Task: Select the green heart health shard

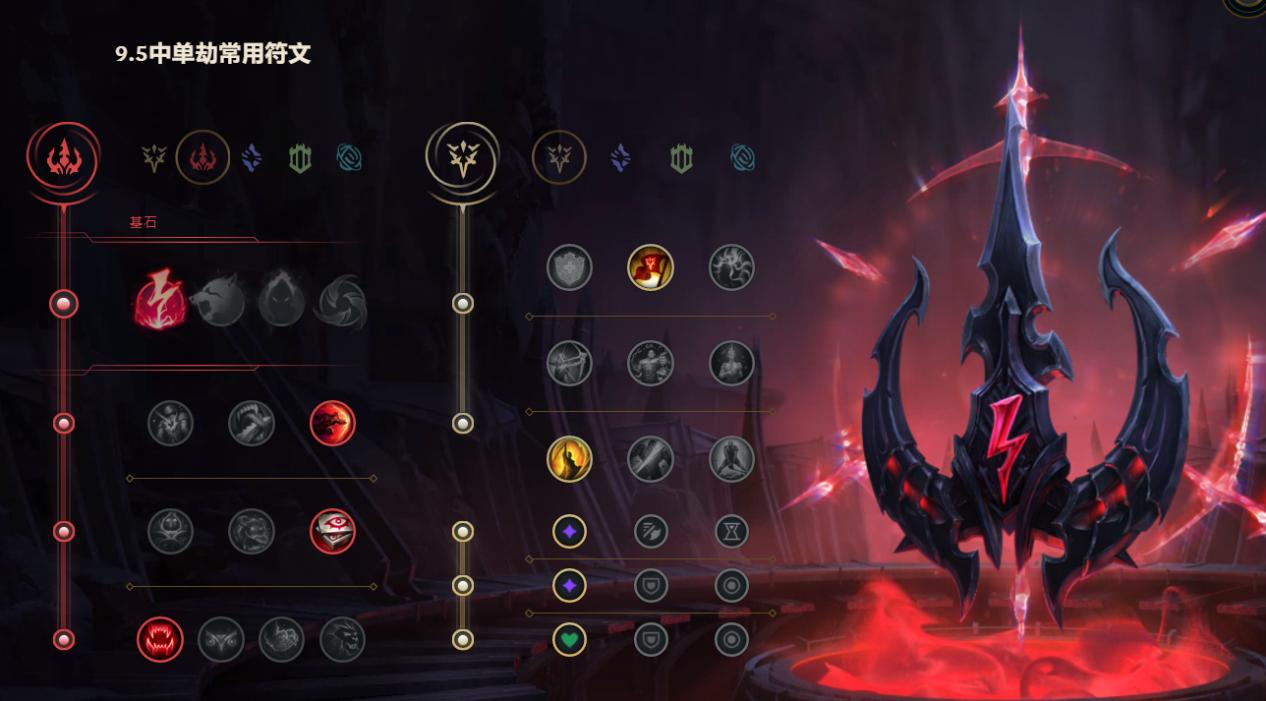Action: pos(569,639)
